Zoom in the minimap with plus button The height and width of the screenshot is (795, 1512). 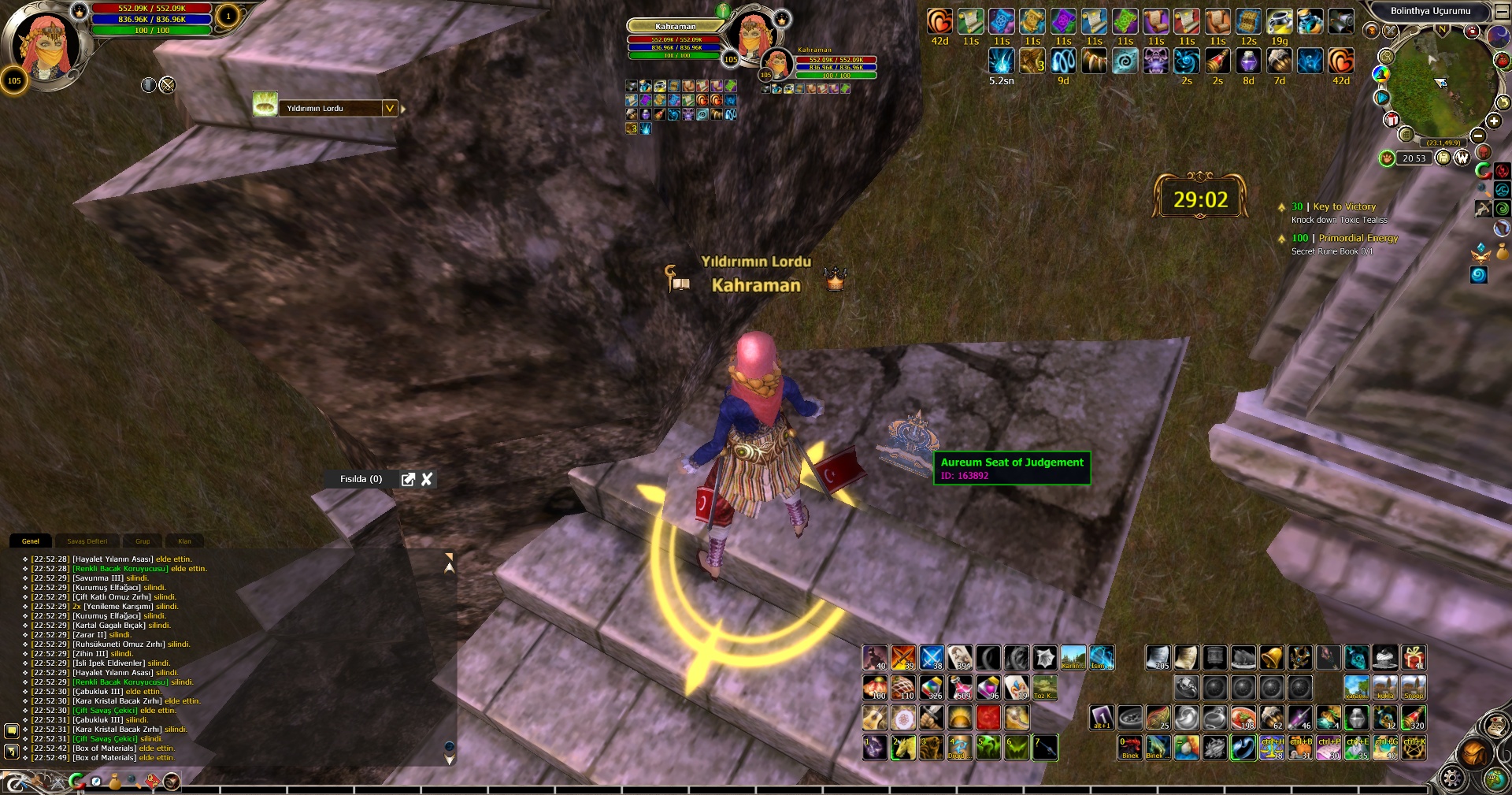tap(1494, 121)
